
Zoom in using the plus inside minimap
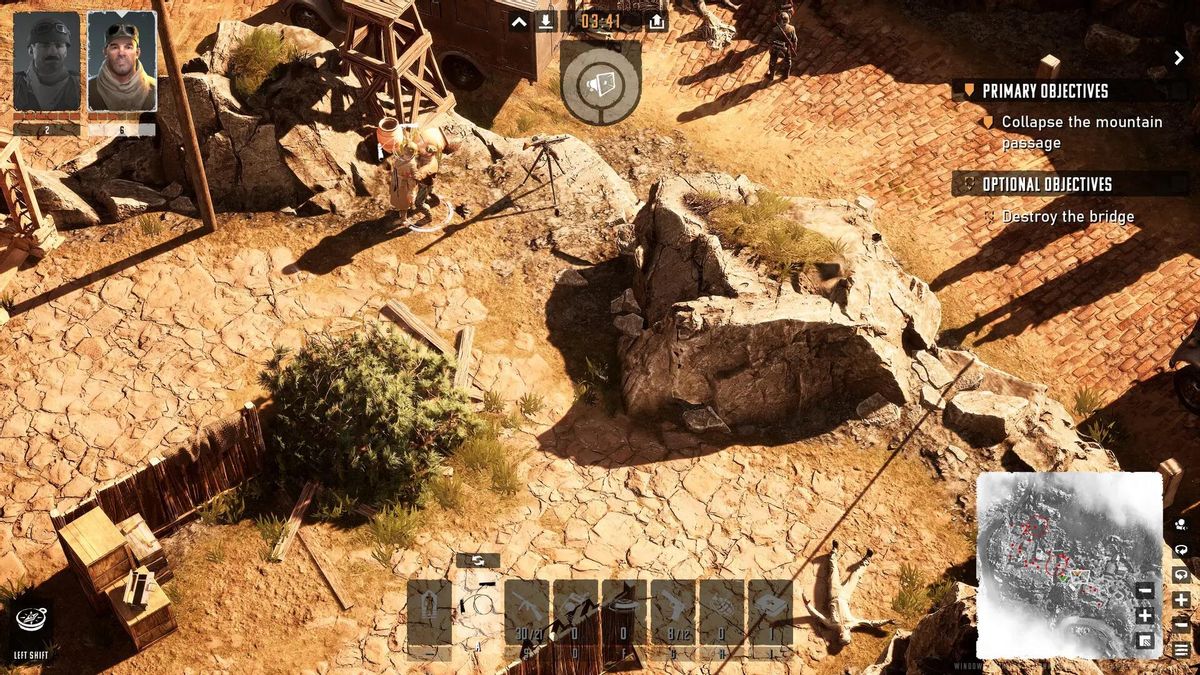[x=1145, y=615]
